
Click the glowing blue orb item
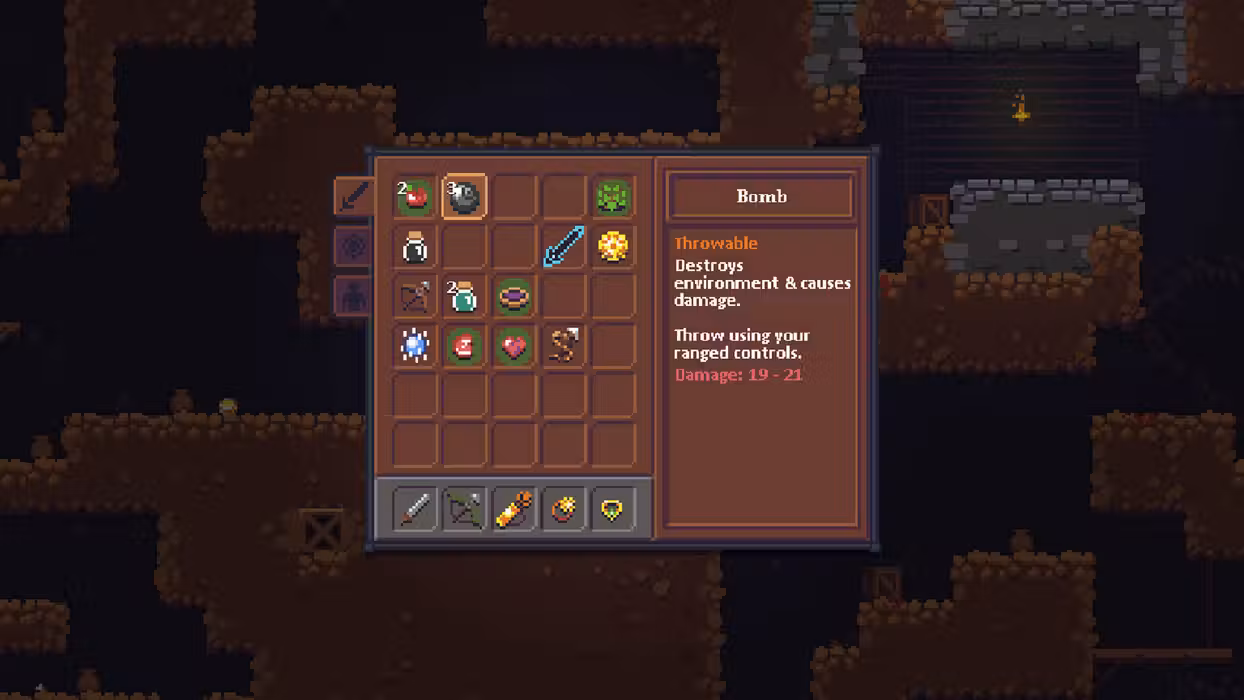414,347
